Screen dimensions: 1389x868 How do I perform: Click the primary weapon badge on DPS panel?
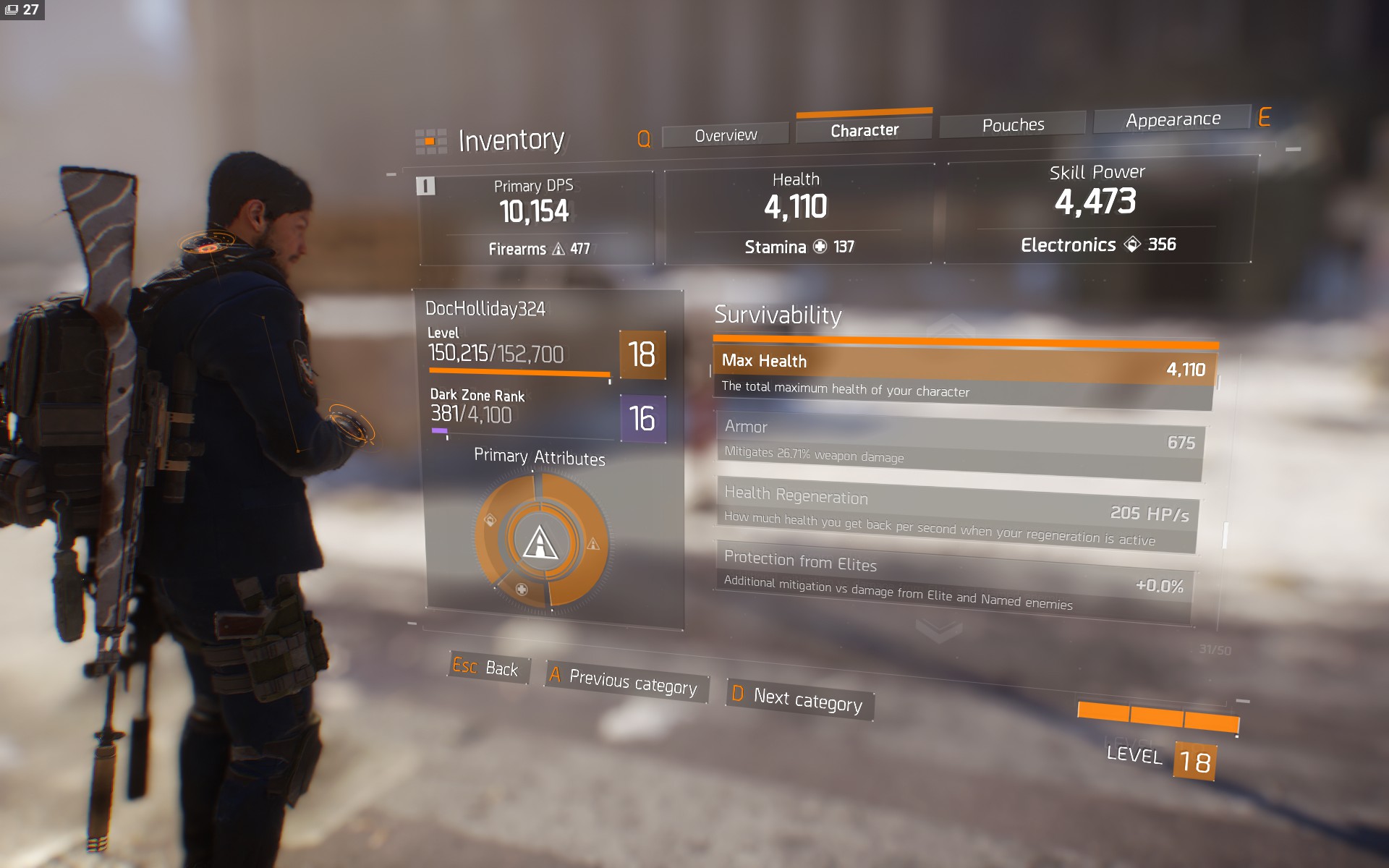(x=426, y=185)
